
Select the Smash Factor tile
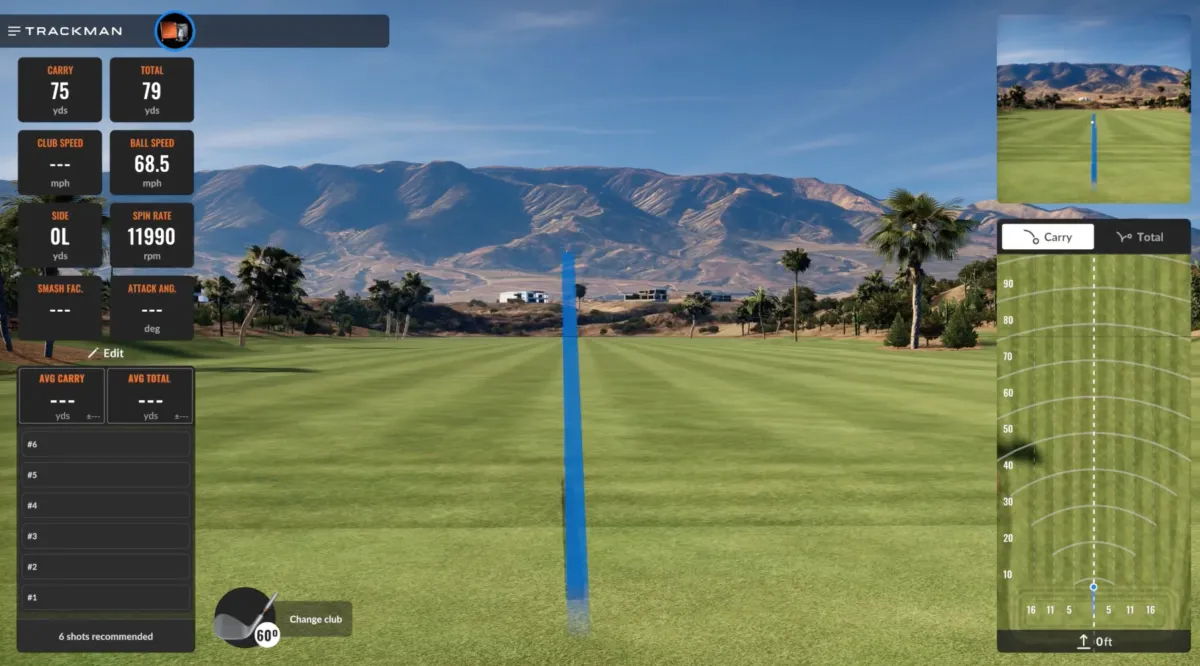60,307
